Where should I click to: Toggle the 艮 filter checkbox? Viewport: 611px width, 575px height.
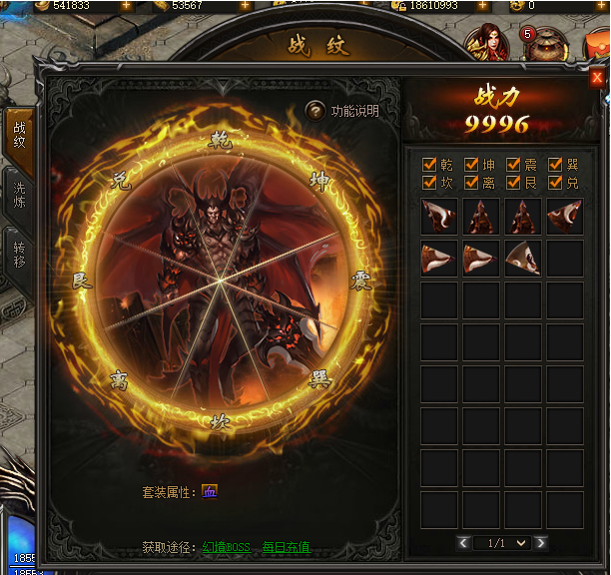coord(514,182)
